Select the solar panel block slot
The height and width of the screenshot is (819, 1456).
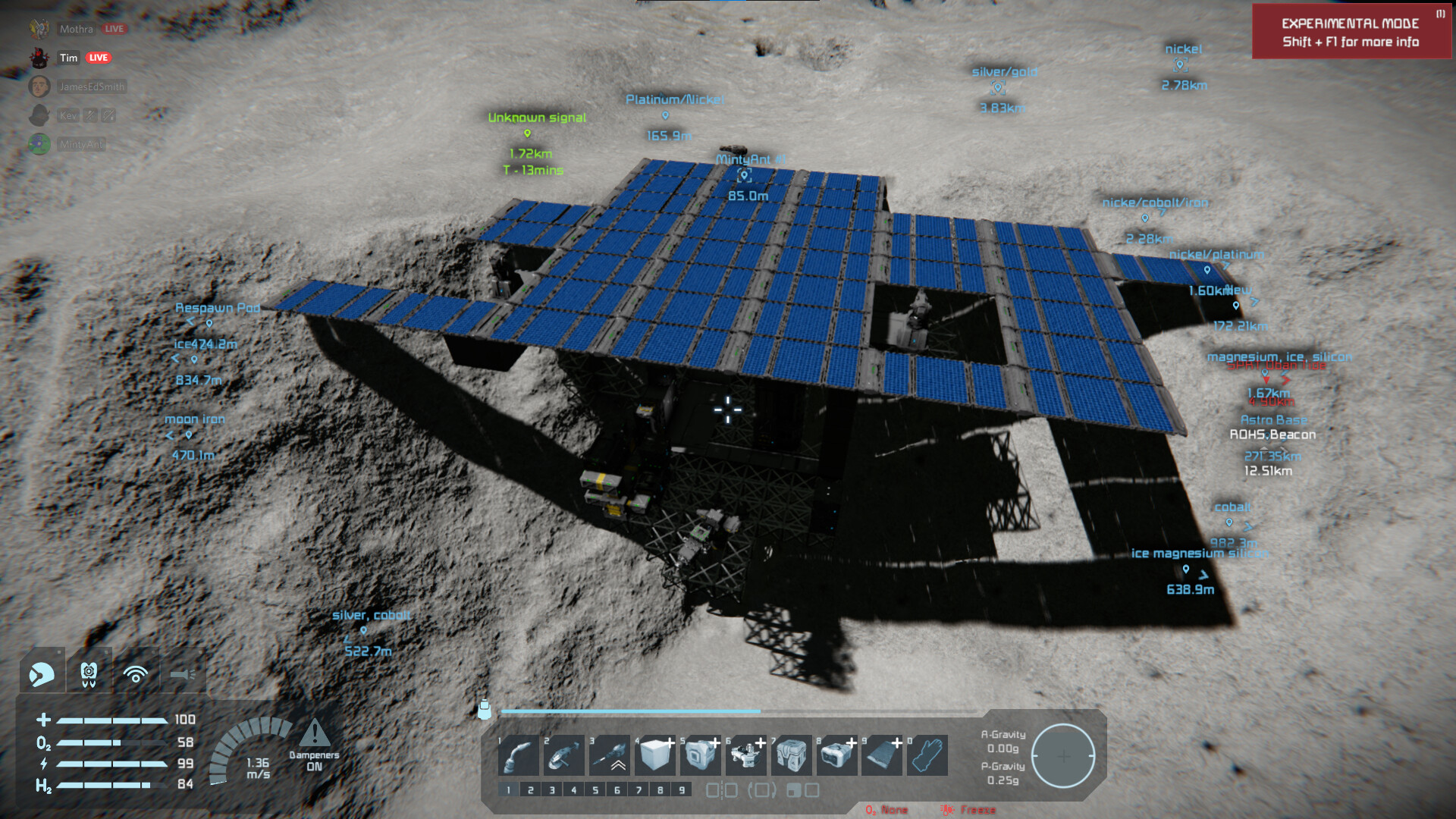pyautogui.click(x=883, y=755)
